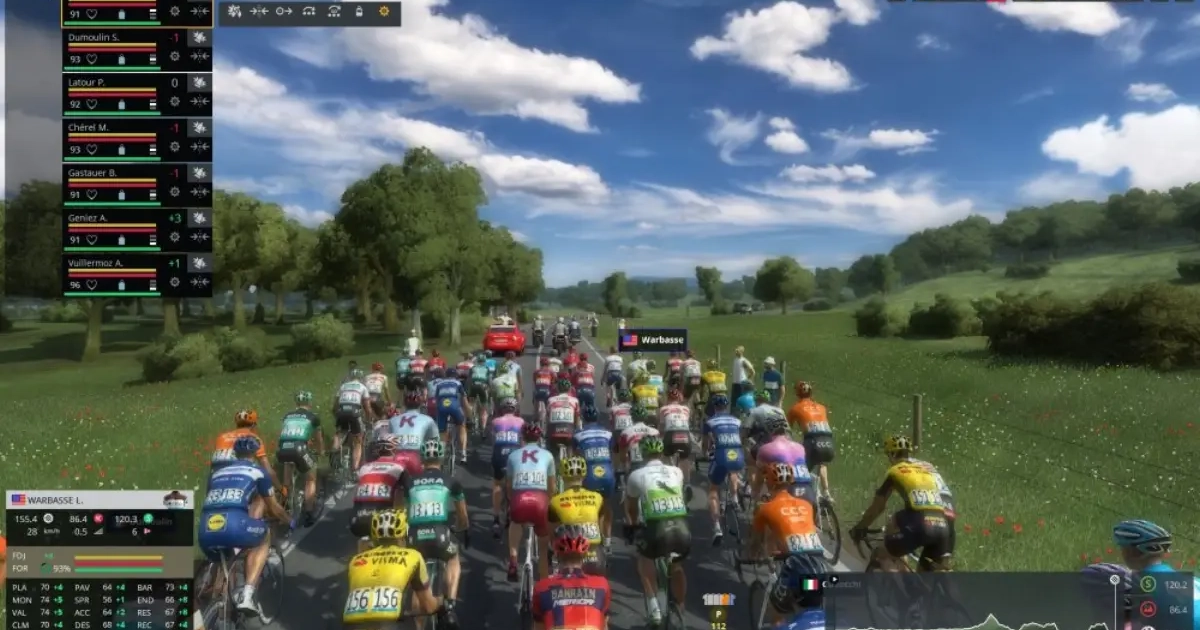Activate the circle-with-arrow order in the top toolbar
Viewport: 1200px width, 630px height.
[x=284, y=12]
